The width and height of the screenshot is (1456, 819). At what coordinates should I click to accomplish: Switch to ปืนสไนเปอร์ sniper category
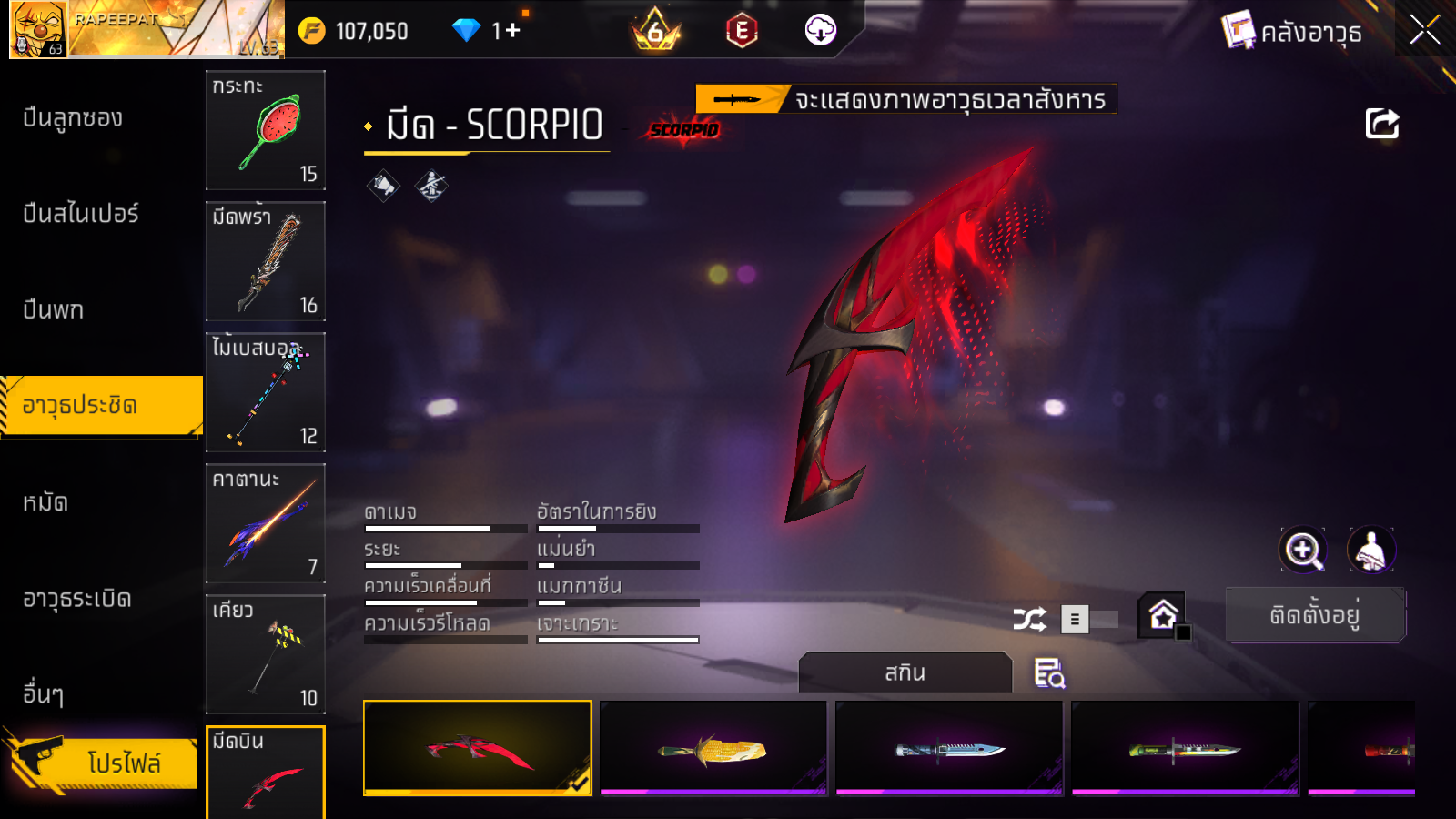click(x=81, y=214)
